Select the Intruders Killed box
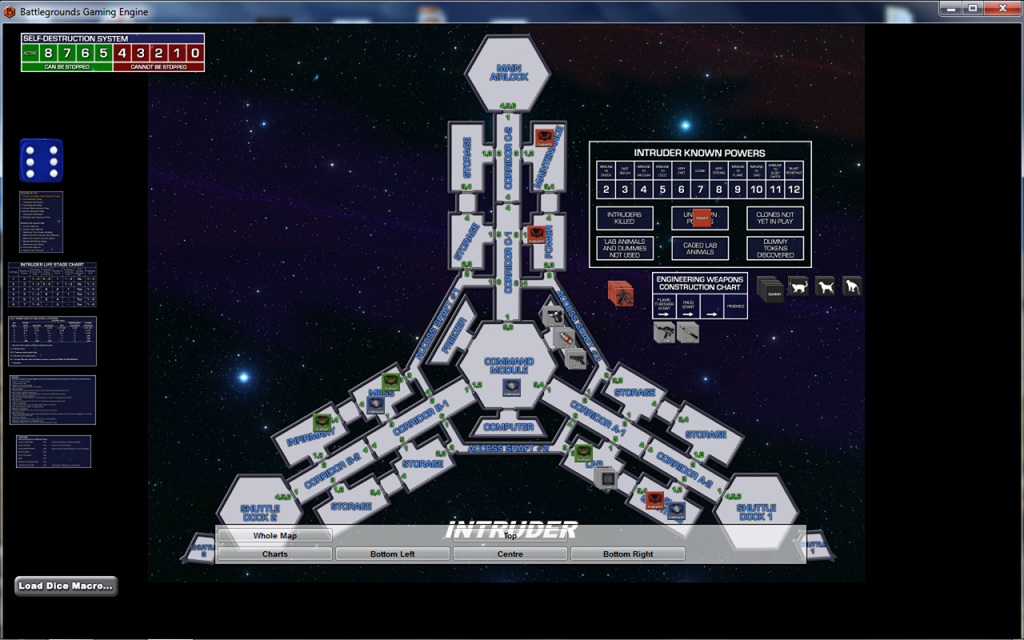 [625, 218]
